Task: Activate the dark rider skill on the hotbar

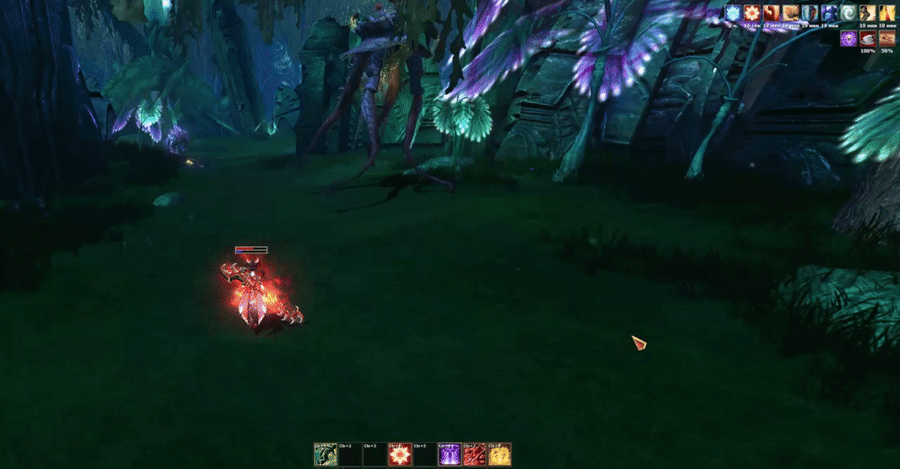Action: 325,454
